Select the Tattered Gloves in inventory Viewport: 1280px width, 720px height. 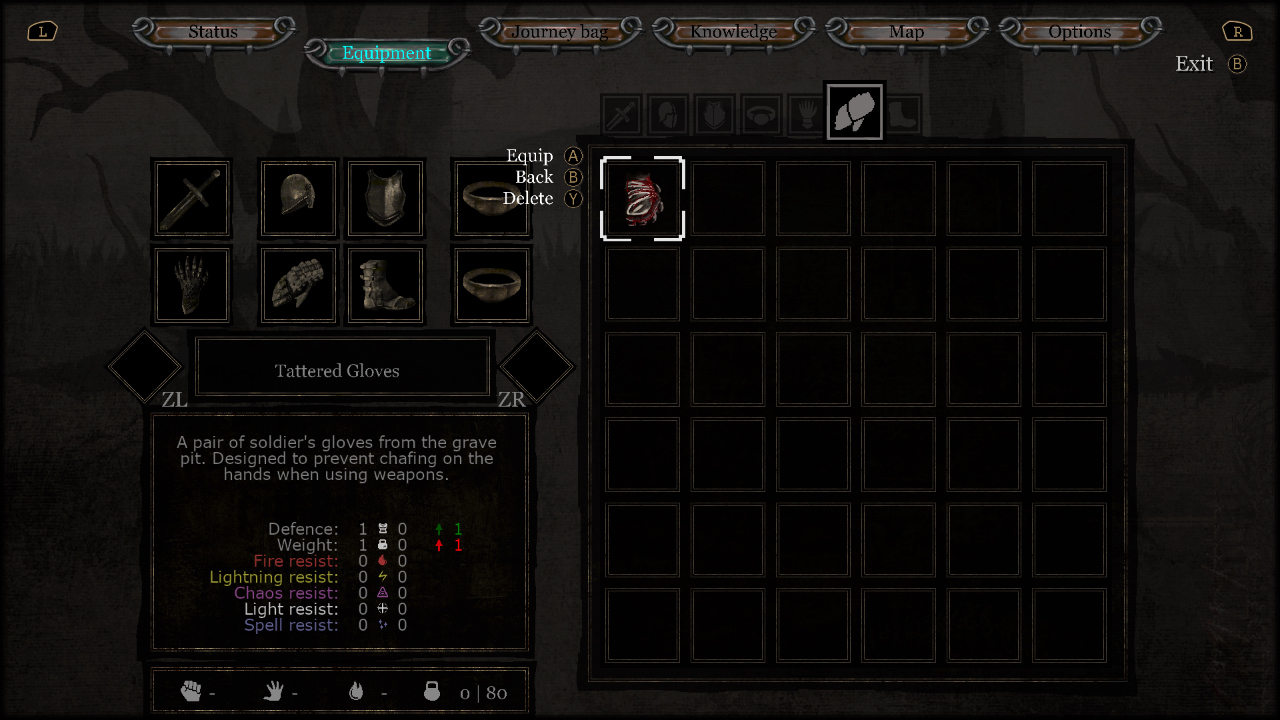(642, 199)
